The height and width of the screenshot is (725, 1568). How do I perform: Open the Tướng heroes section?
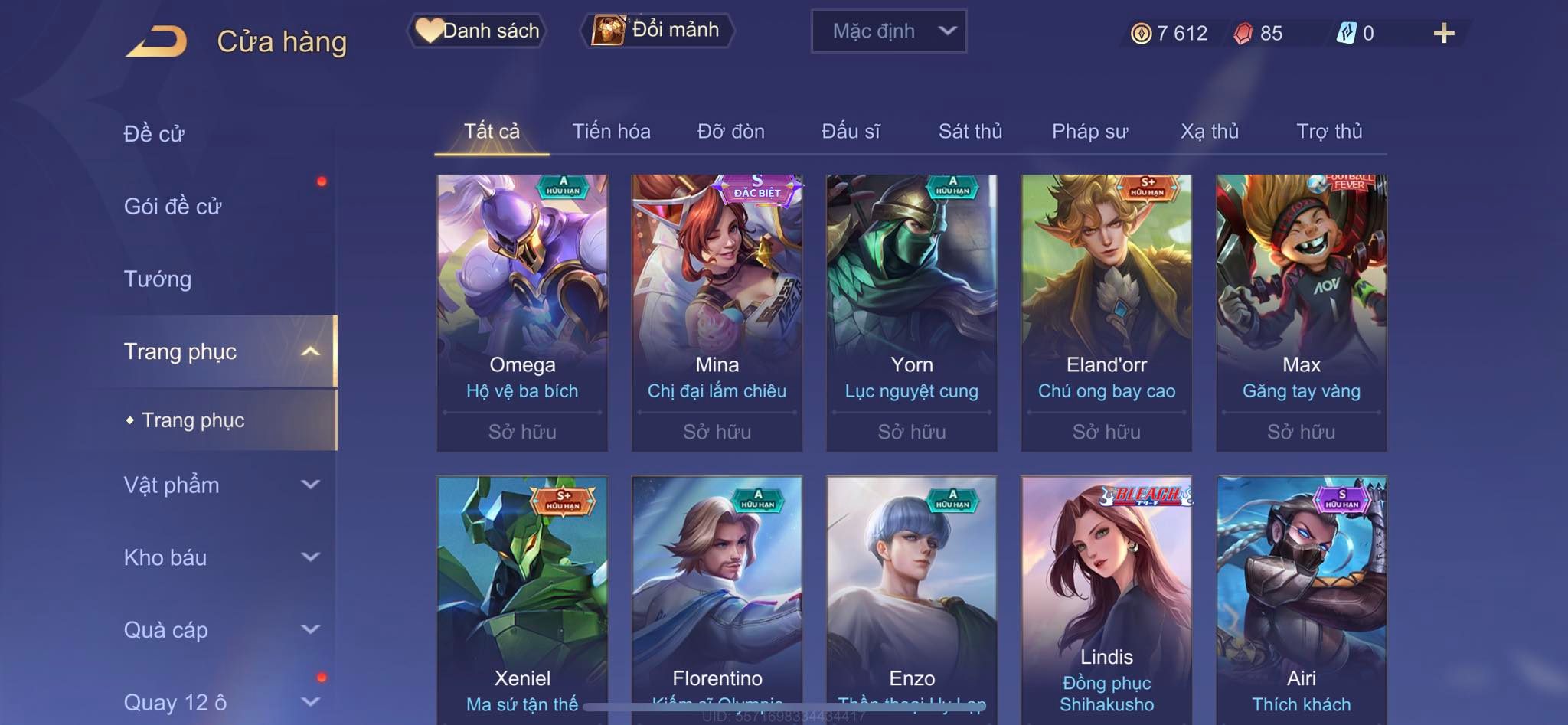[x=158, y=279]
